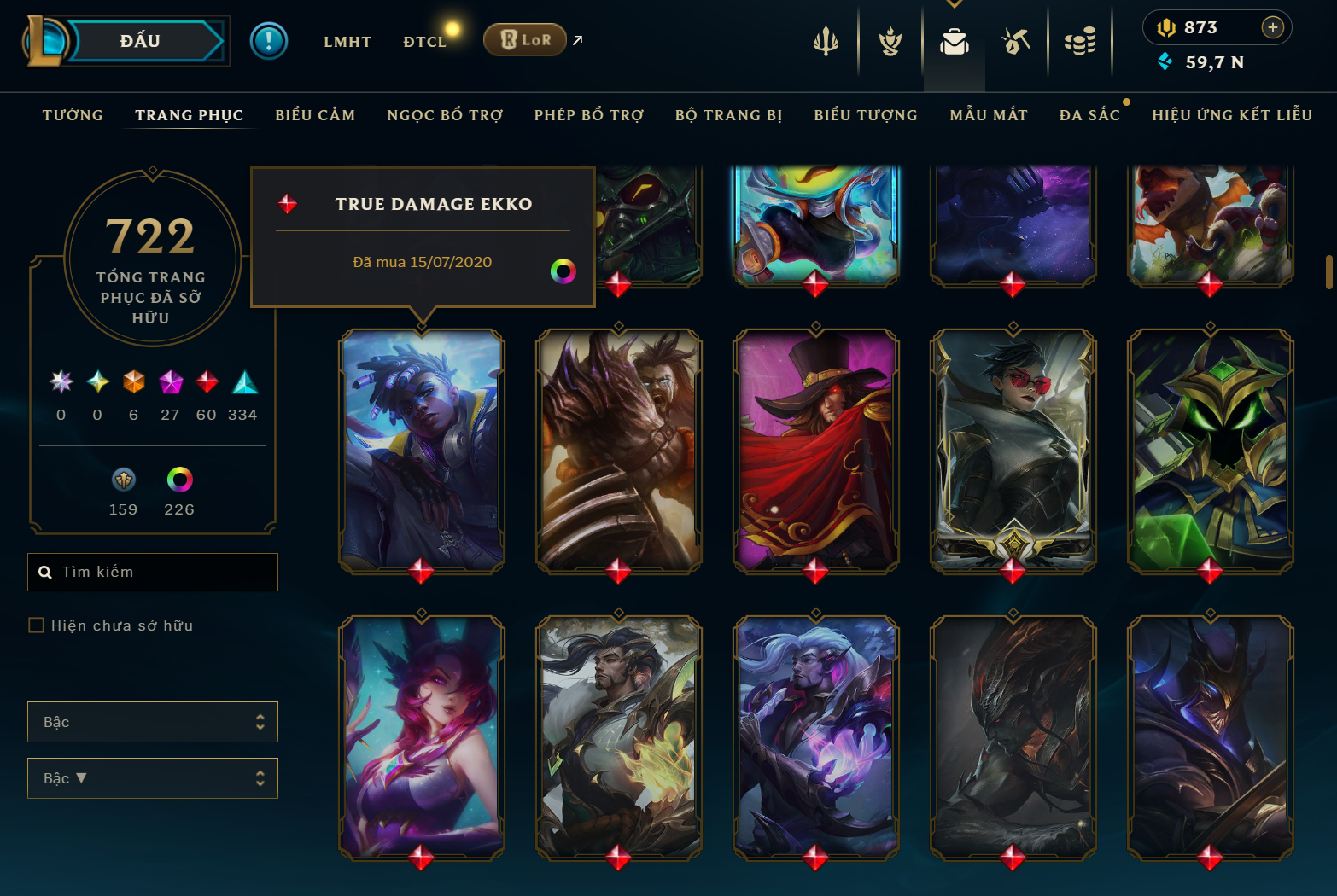Screen dimensions: 1337x896
Task: Open the TƯỚNG champions tab
Action: (73, 115)
